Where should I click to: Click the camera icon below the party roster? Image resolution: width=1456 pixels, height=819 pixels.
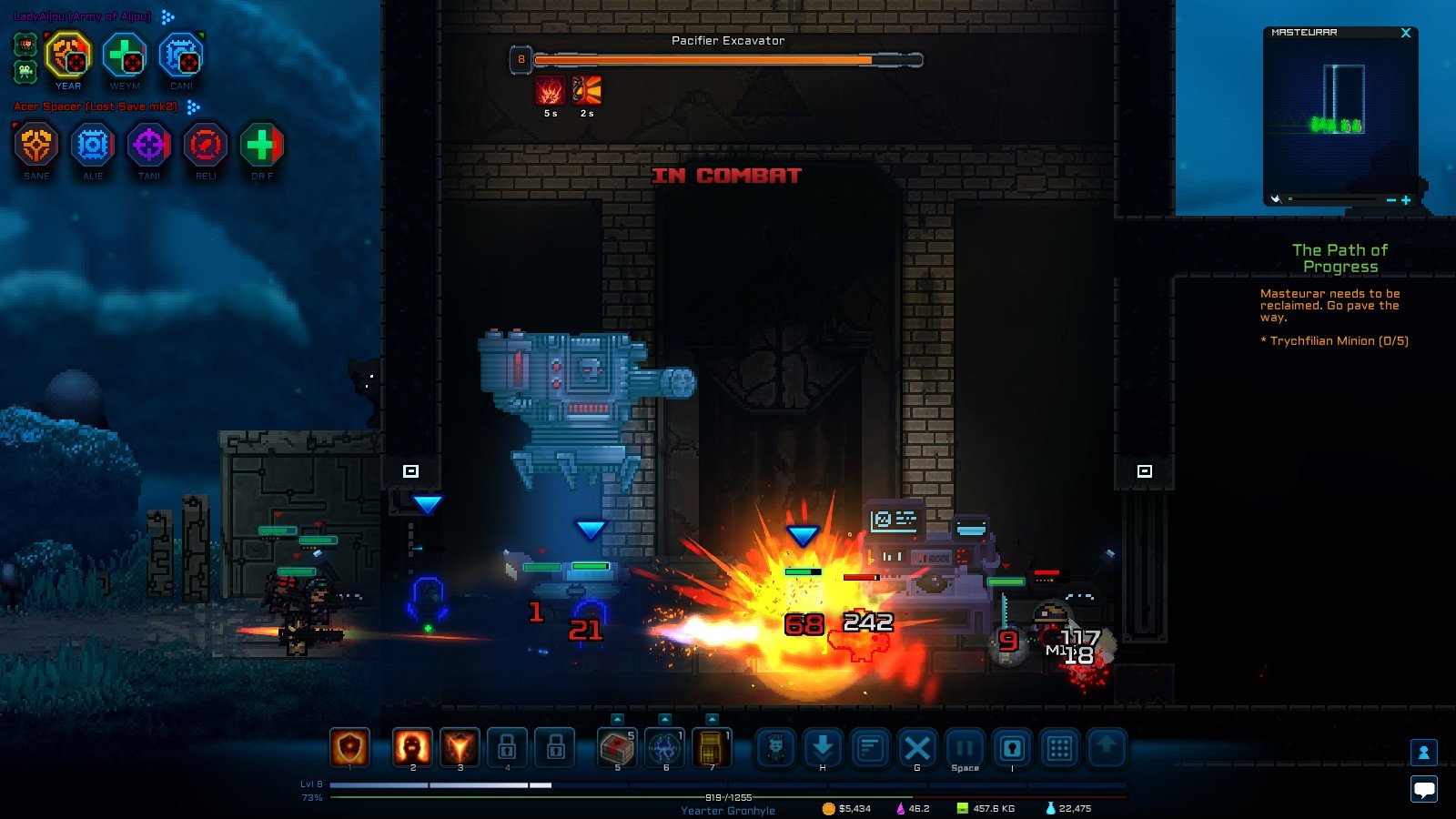point(25,70)
